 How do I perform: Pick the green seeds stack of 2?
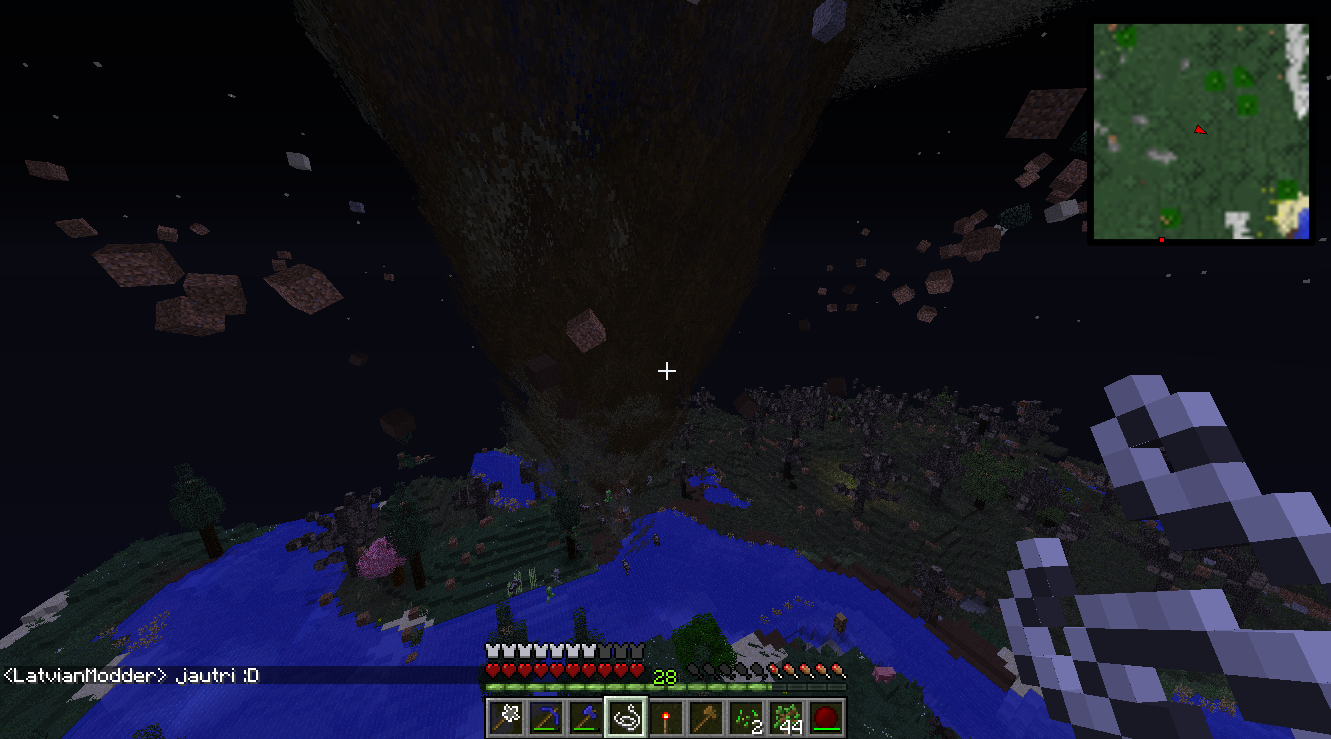click(x=747, y=717)
